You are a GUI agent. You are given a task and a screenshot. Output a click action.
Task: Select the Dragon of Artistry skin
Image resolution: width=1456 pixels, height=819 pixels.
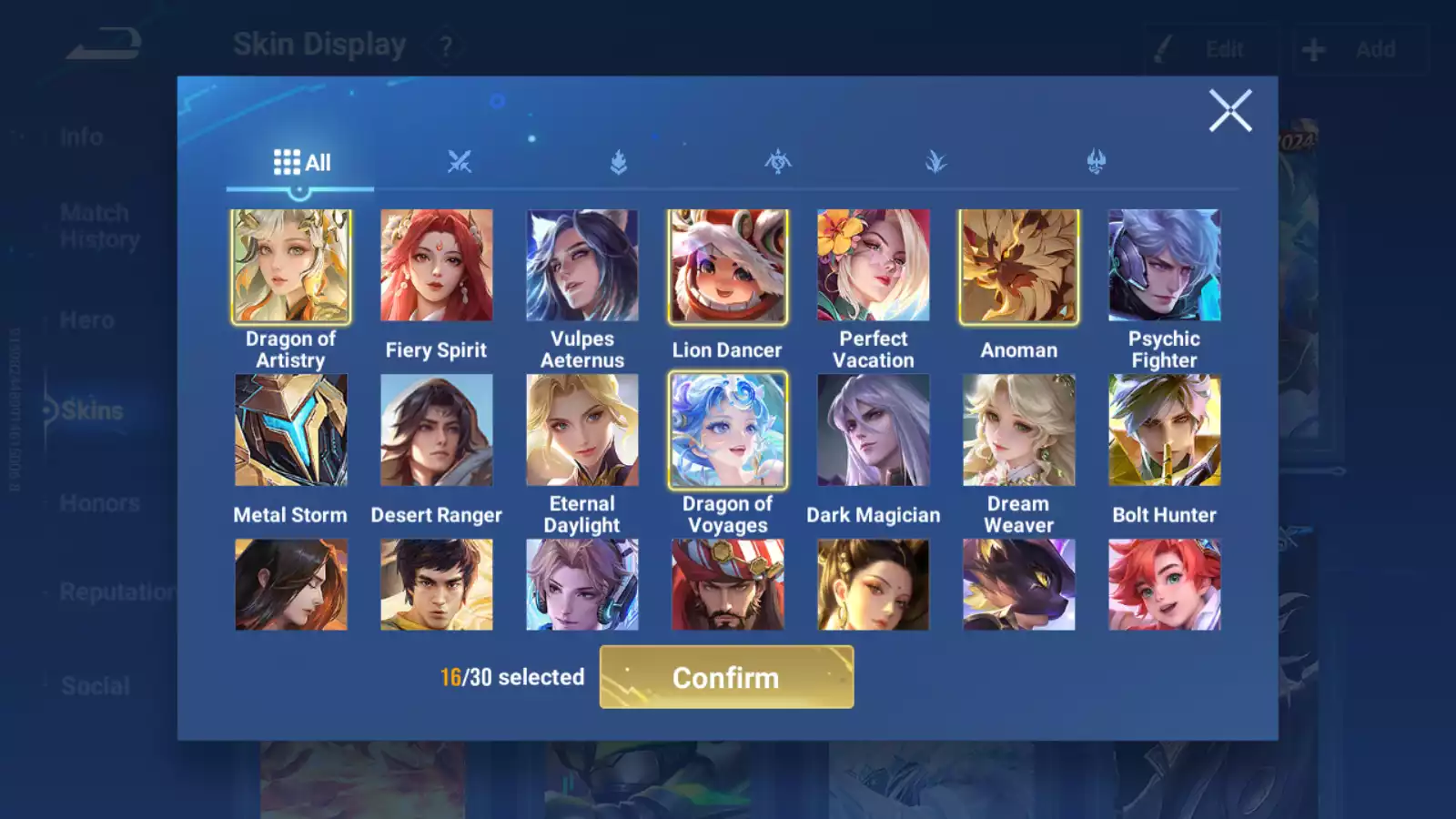(291, 266)
